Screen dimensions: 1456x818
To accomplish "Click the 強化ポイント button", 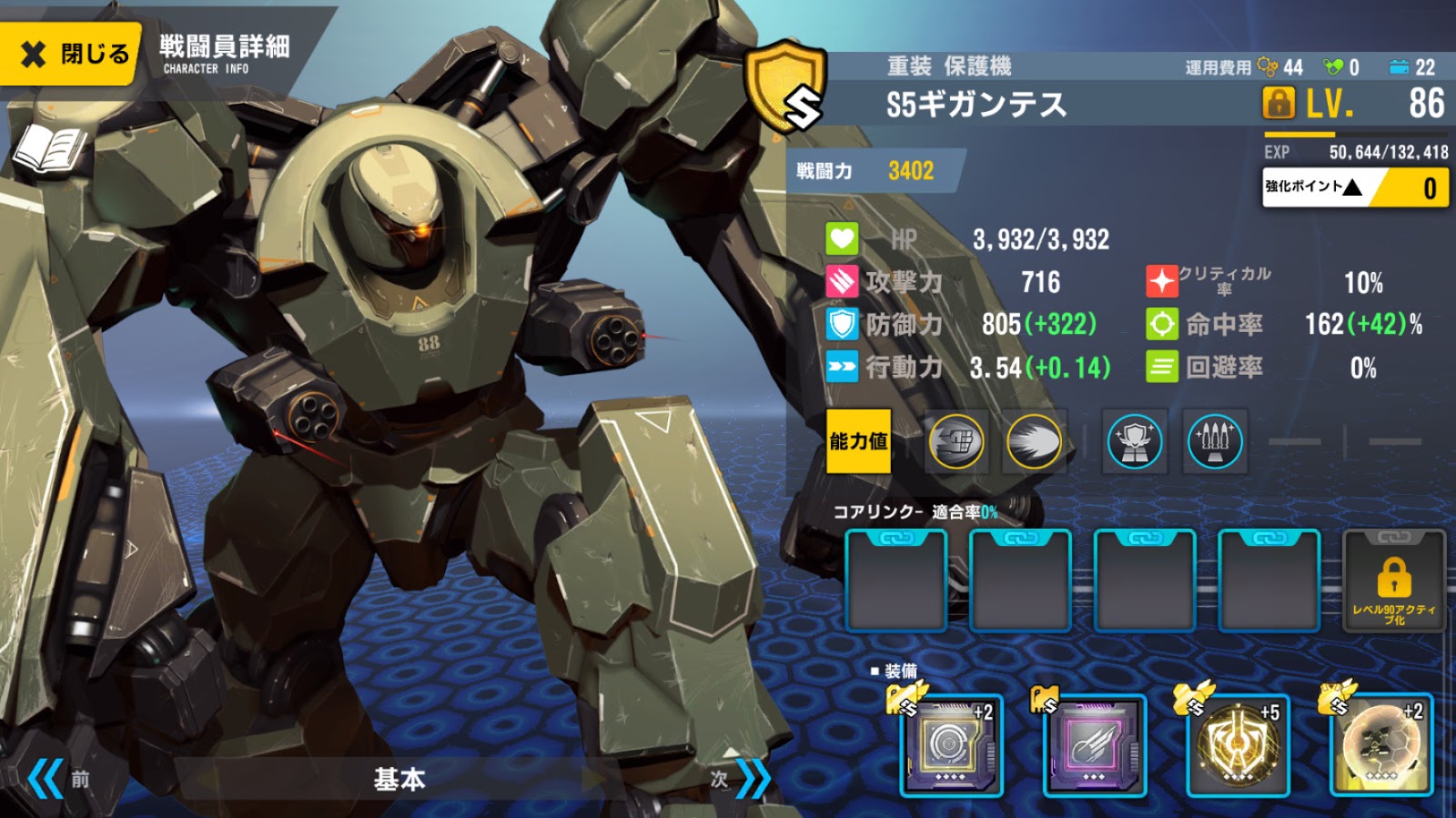I will point(1354,188).
